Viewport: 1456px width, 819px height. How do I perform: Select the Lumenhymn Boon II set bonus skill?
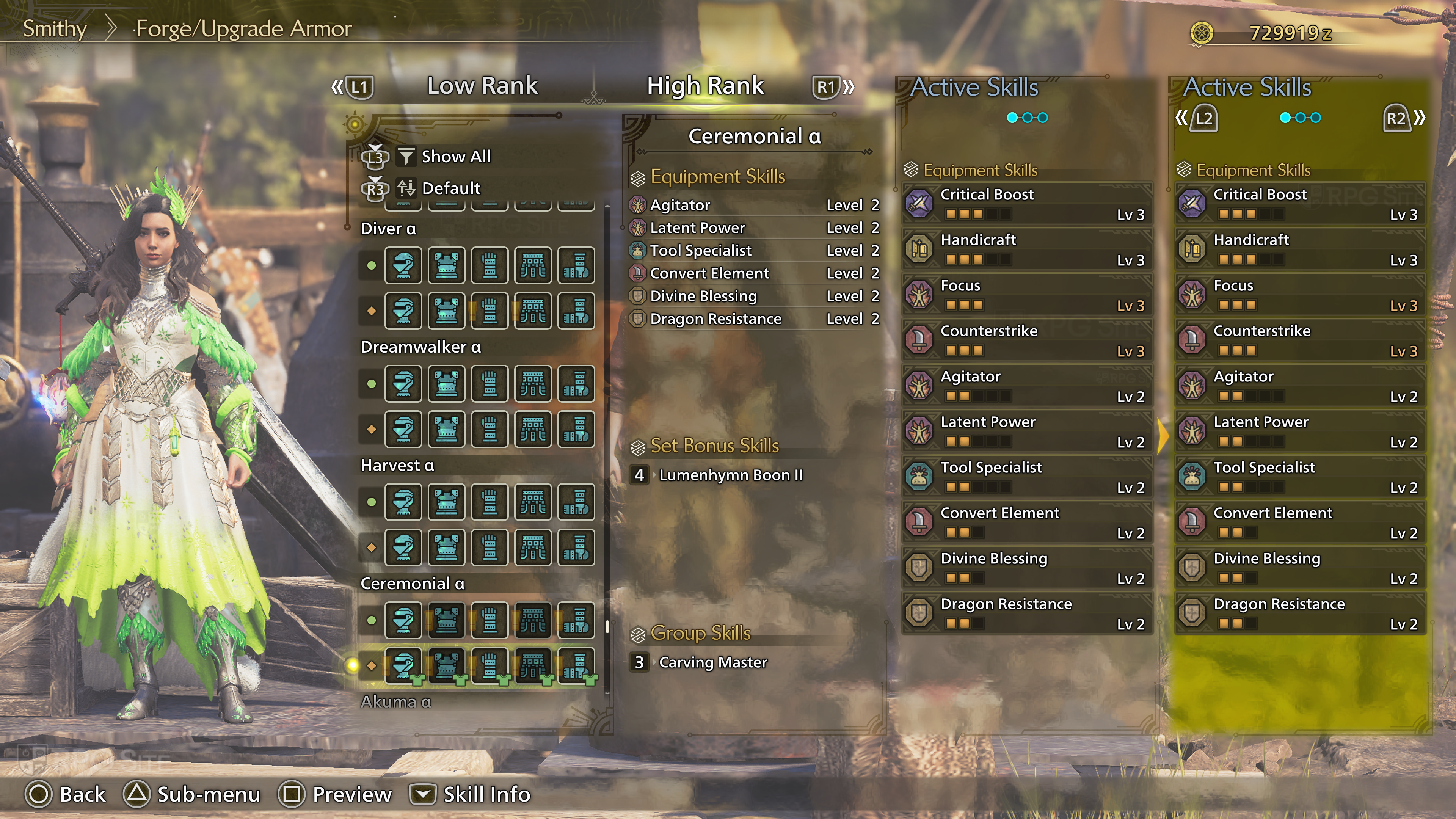click(x=730, y=475)
